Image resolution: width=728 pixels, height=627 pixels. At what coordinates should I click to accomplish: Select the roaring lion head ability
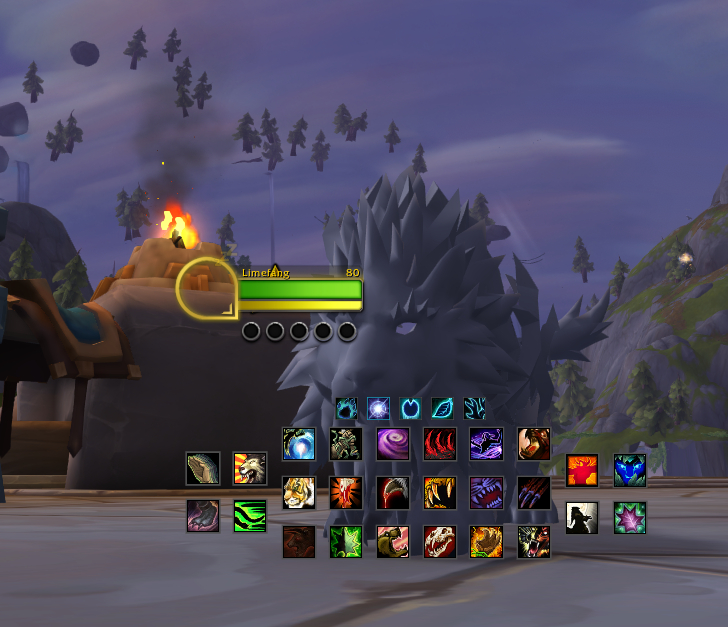[250, 467]
